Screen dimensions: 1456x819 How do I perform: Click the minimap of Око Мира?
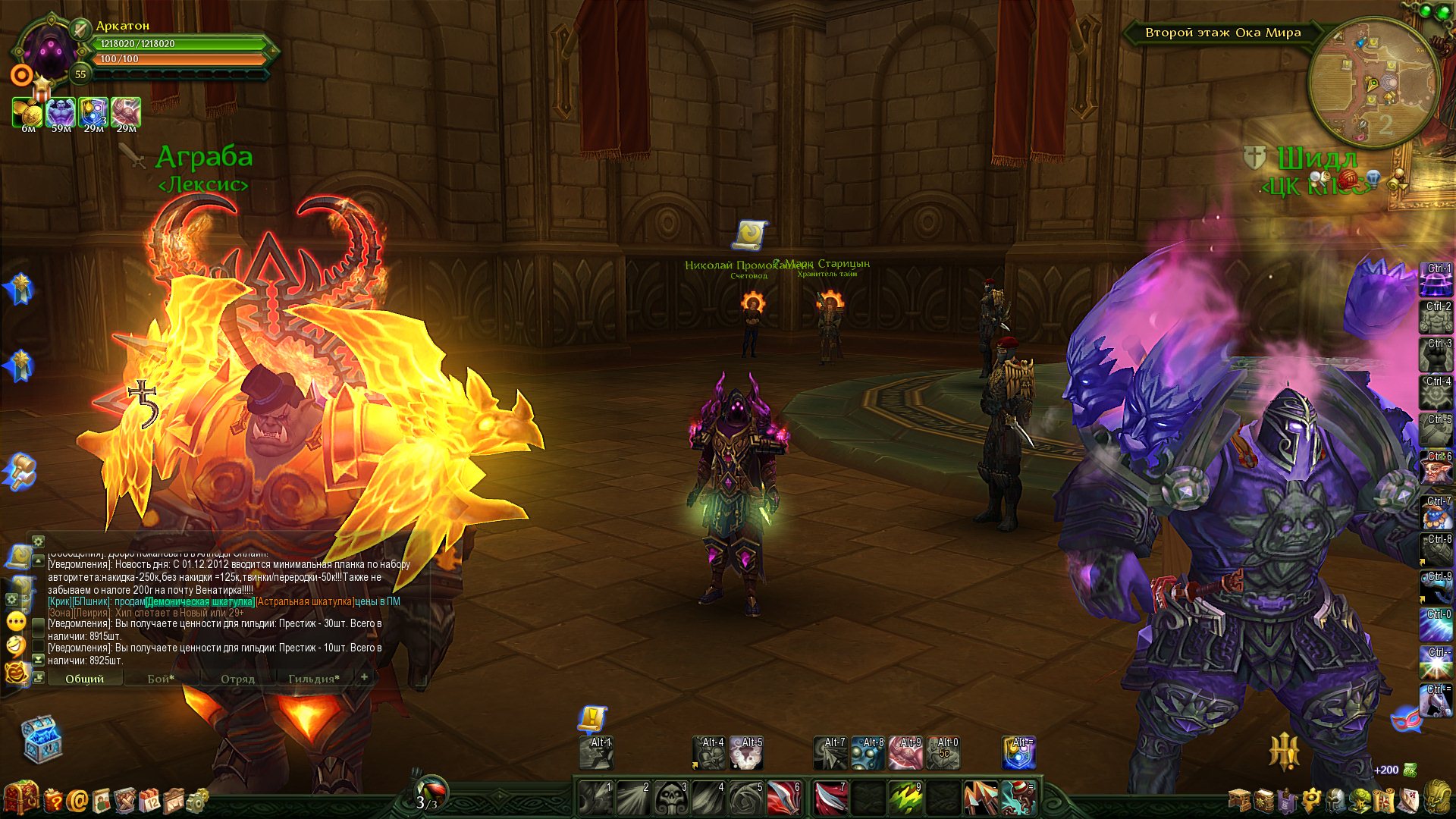click(x=1373, y=83)
